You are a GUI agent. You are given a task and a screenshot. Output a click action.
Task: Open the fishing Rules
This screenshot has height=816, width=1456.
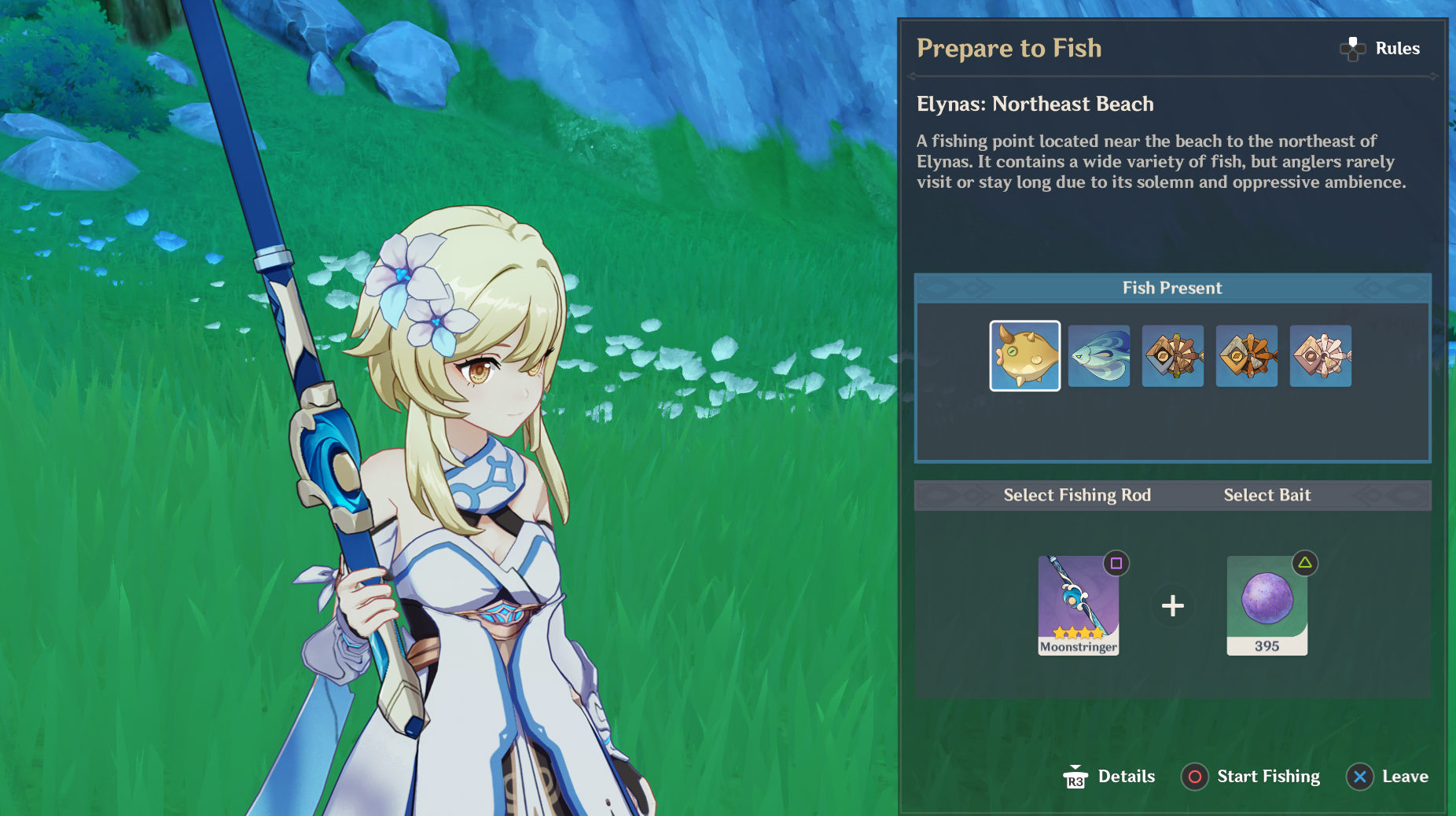[1381, 49]
